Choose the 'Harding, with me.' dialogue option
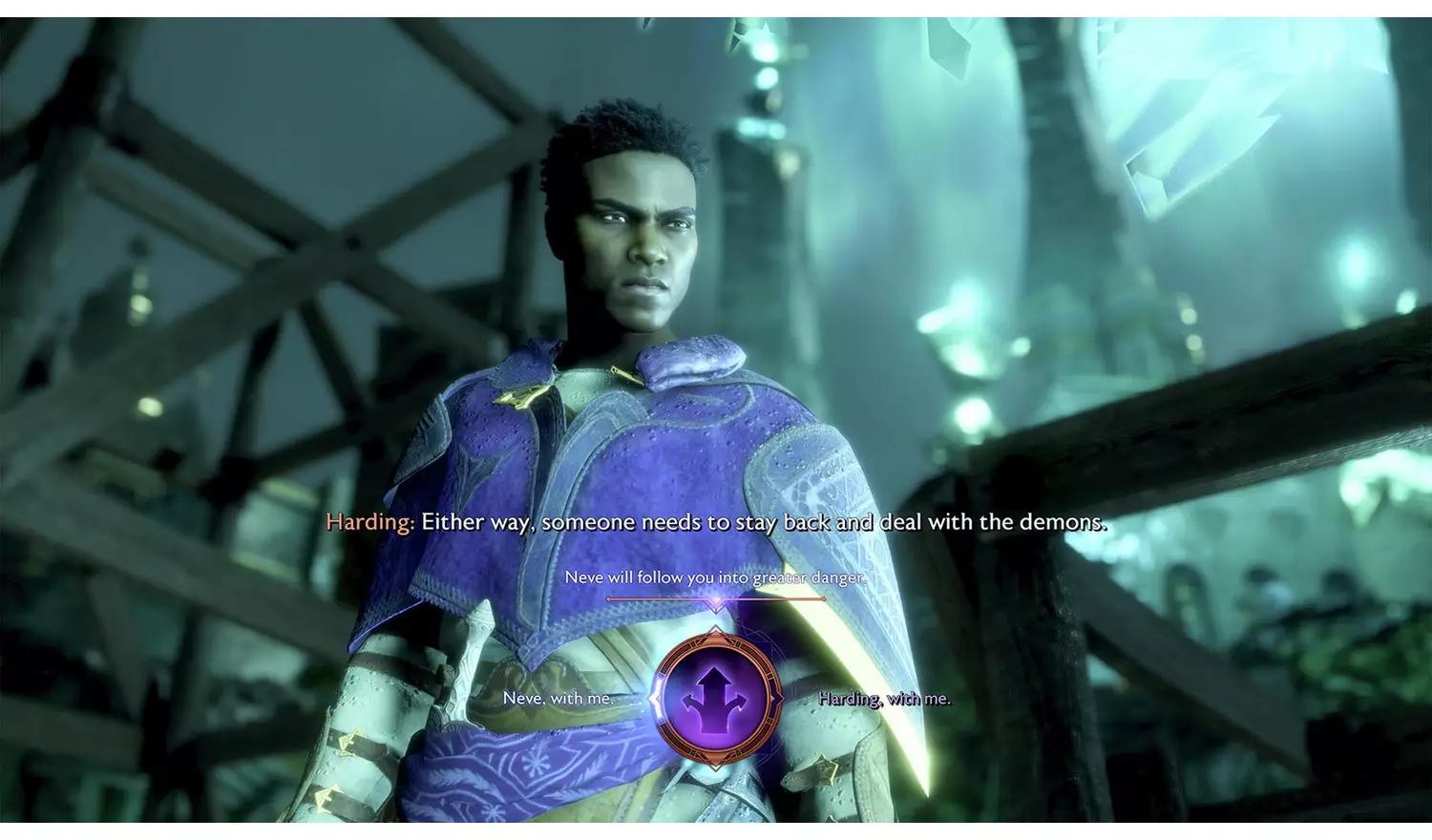 [883, 700]
